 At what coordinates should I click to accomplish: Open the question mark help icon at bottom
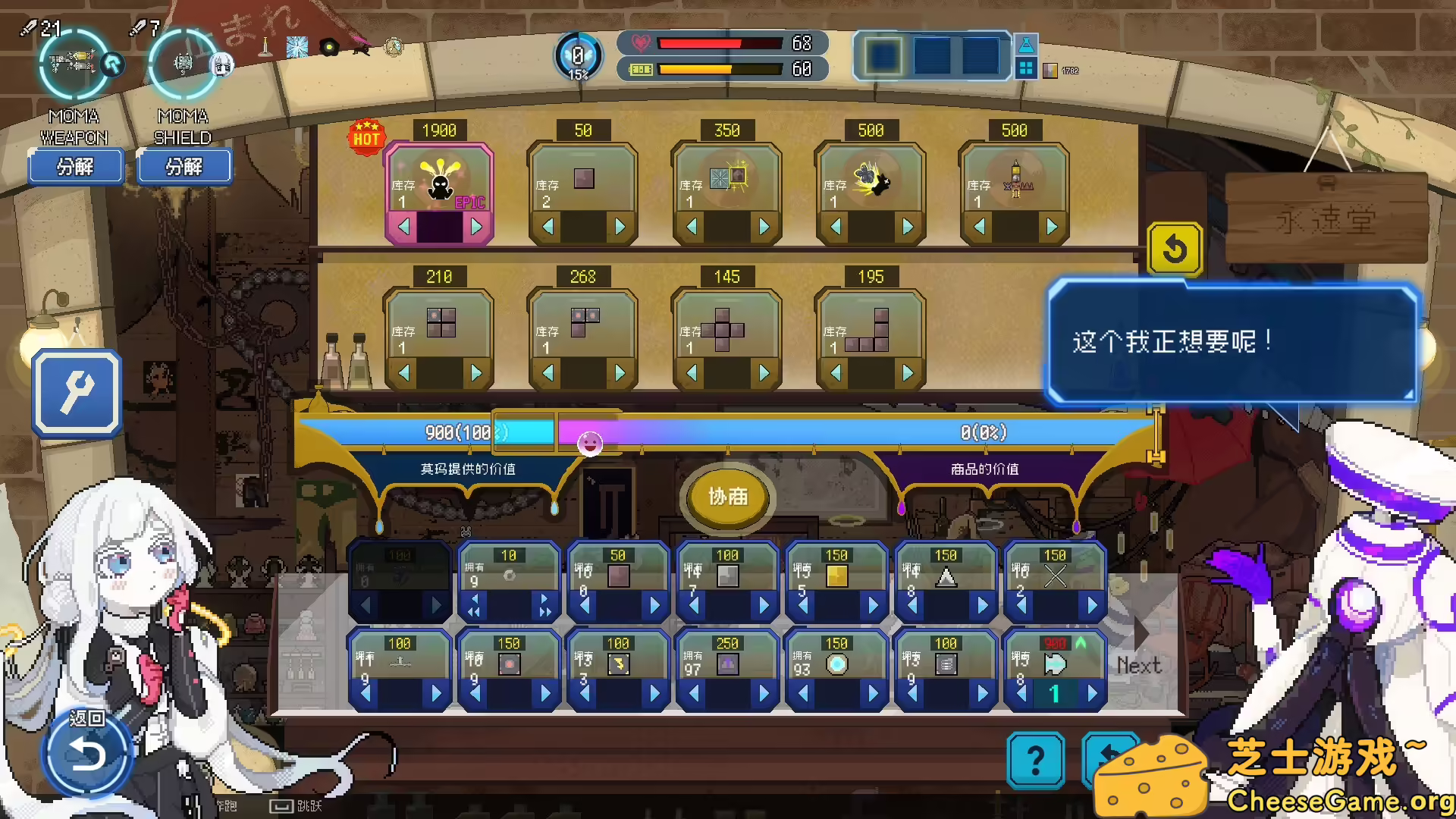click(1037, 761)
